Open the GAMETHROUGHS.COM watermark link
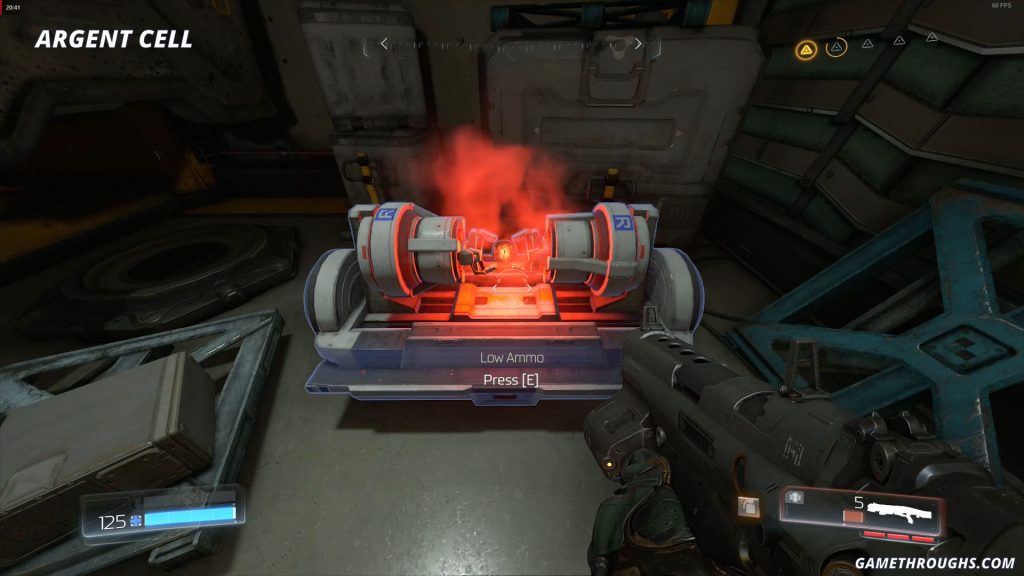The image size is (1024, 576). (935, 562)
